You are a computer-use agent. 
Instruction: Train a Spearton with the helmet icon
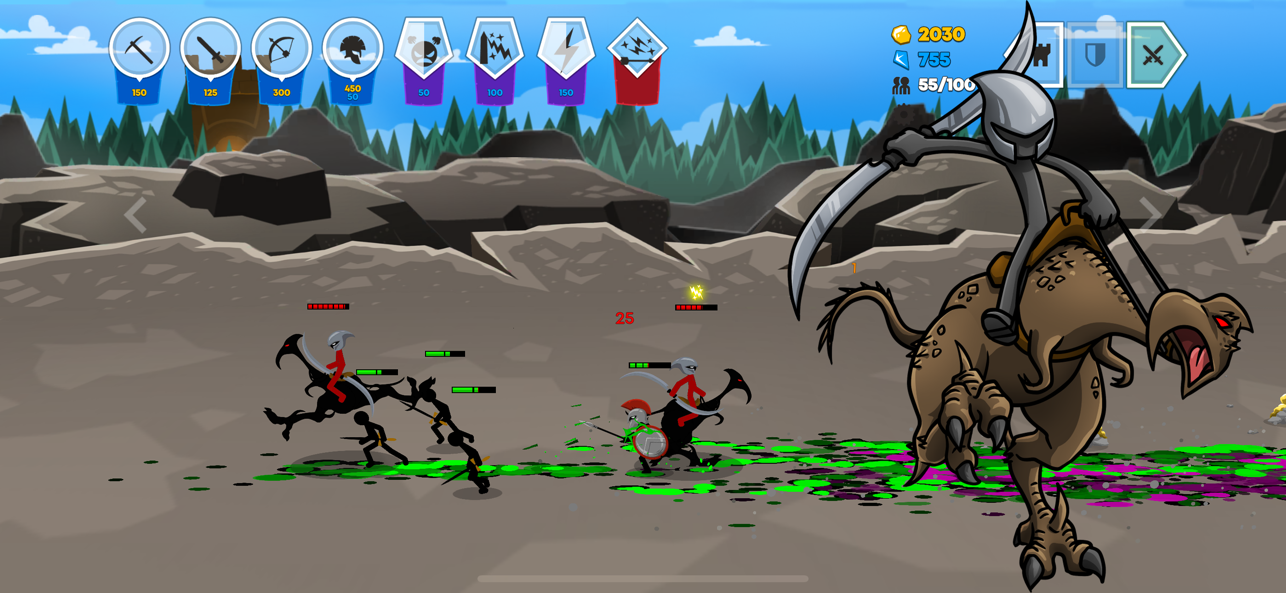point(352,50)
